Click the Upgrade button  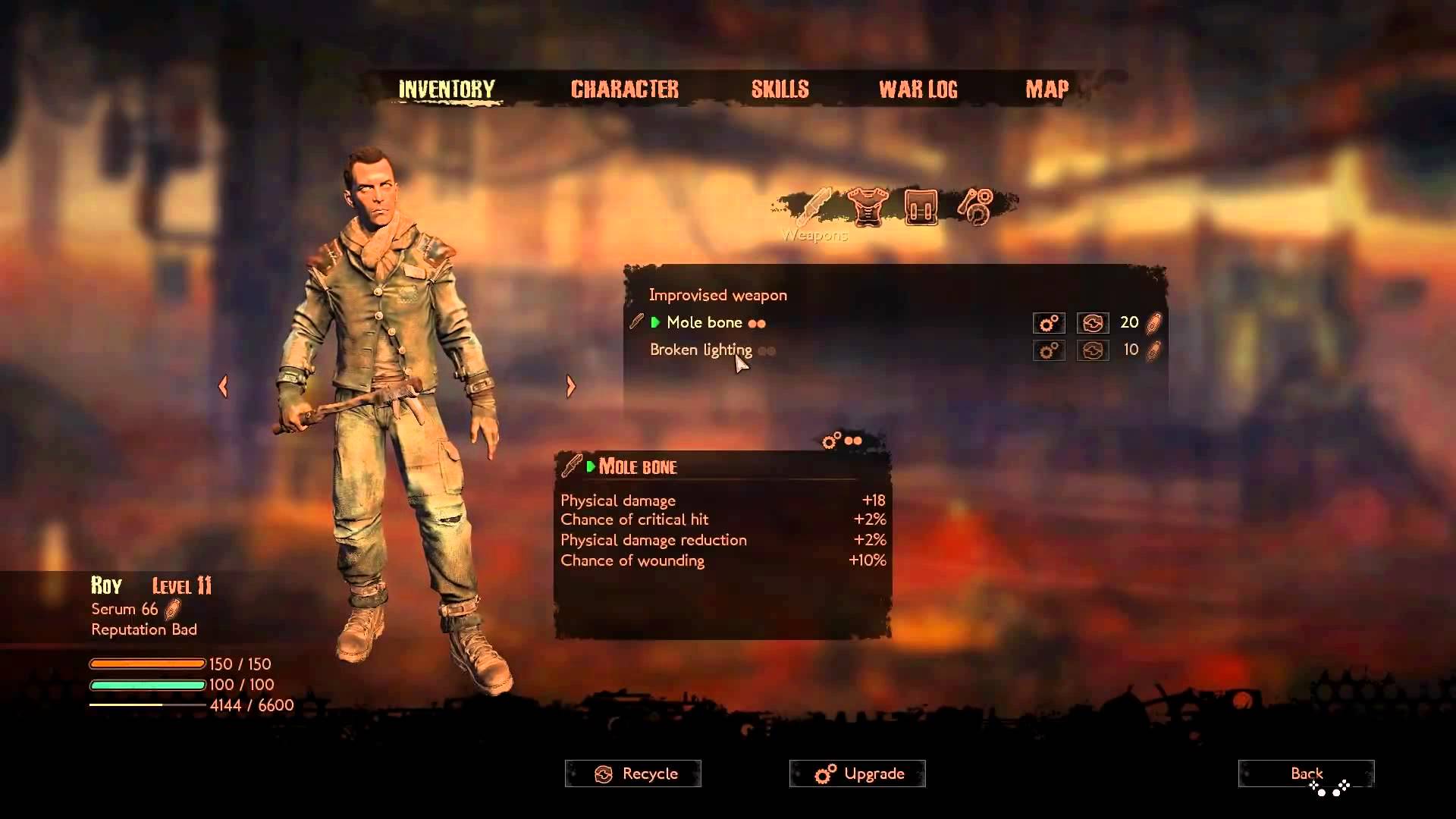858,773
